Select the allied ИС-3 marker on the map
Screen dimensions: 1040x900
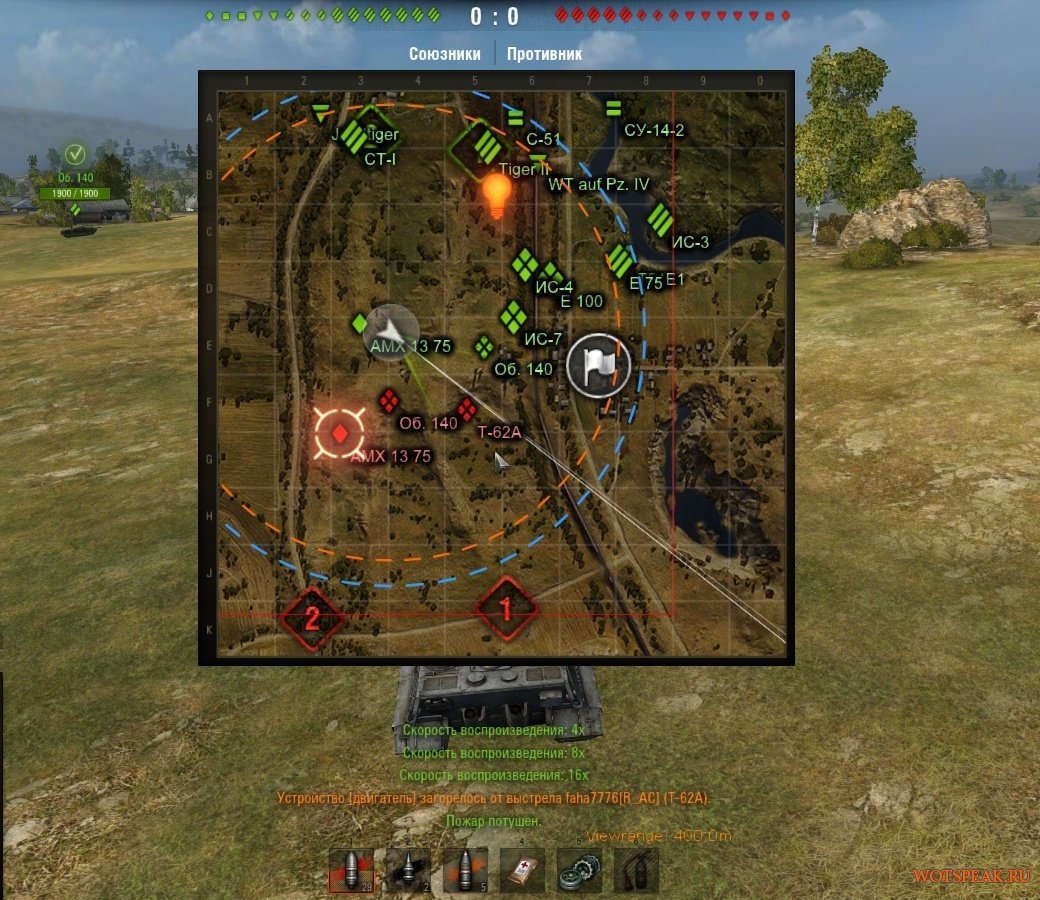click(659, 219)
